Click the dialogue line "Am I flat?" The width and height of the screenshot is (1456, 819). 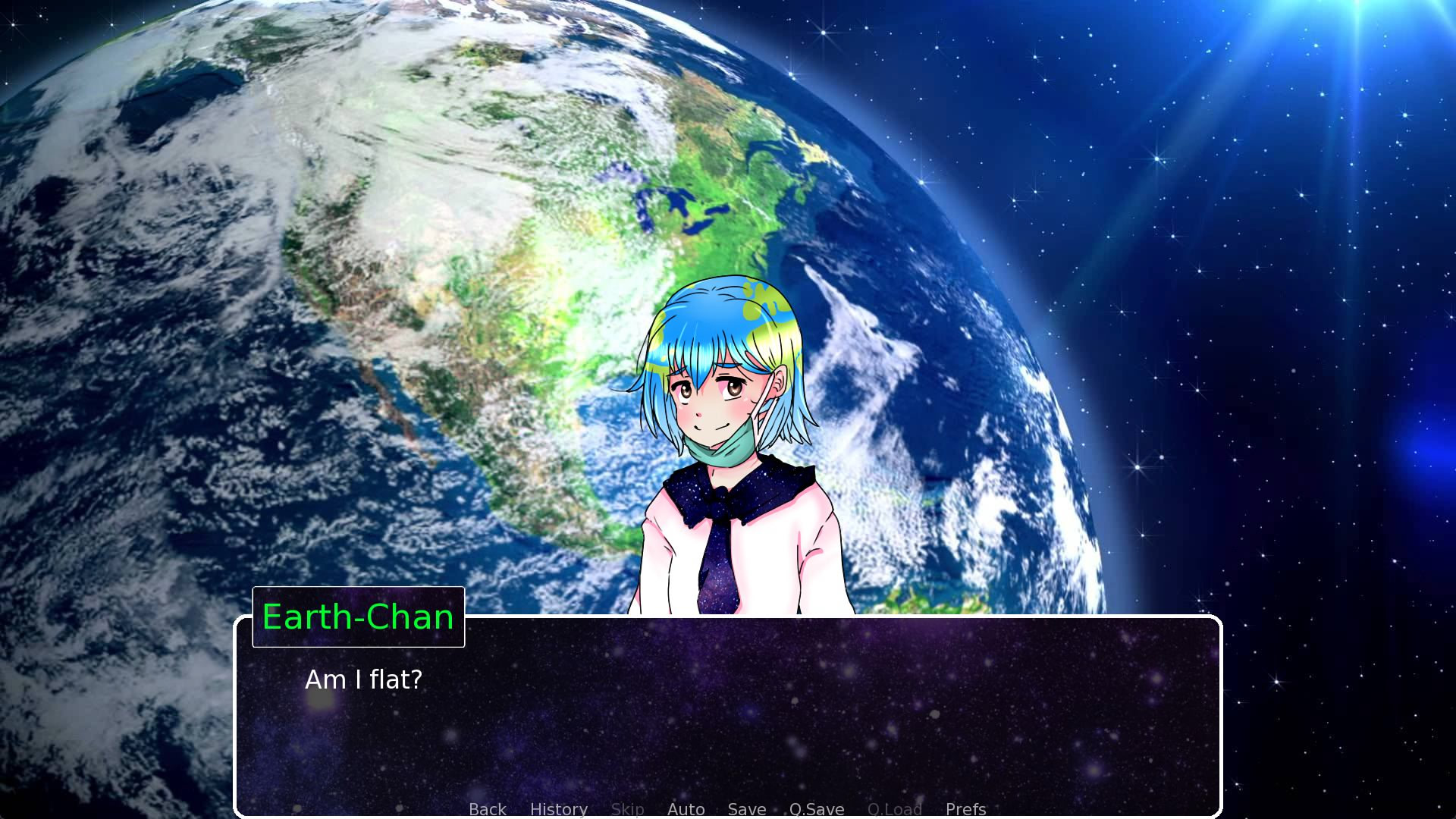pyautogui.click(x=362, y=680)
